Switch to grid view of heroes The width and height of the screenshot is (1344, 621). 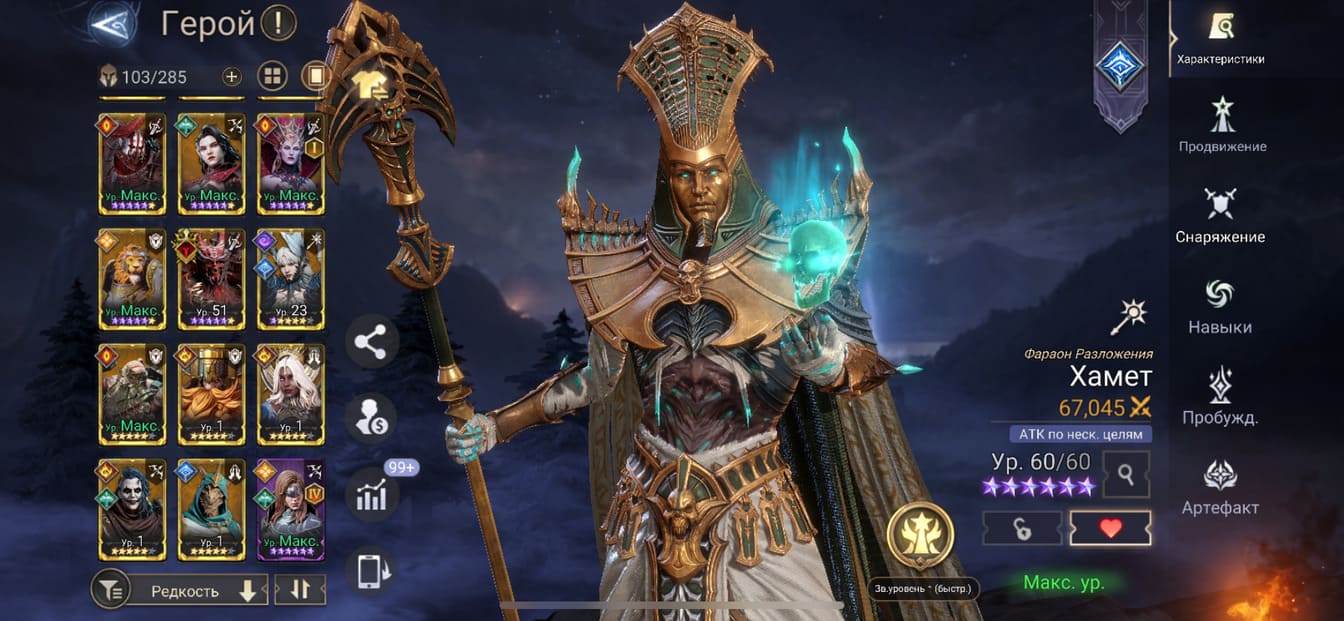point(273,77)
